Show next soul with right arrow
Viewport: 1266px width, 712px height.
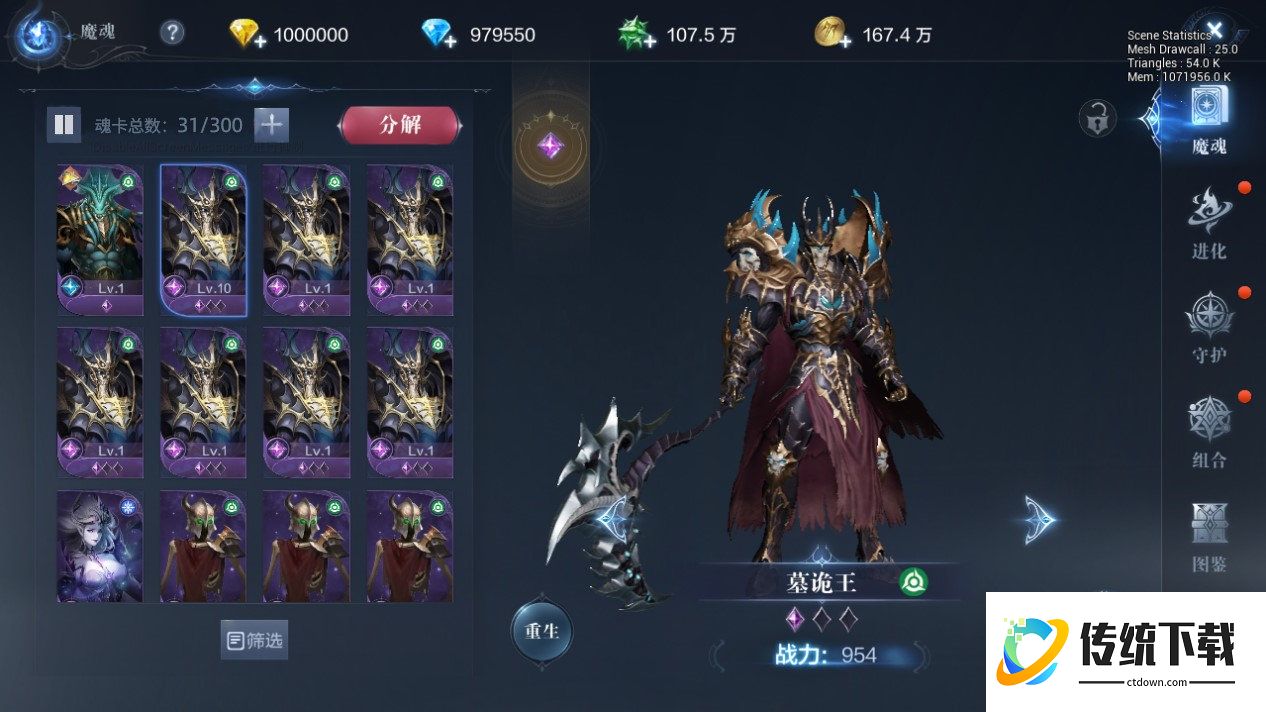pyautogui.click(x=1039, y=520)
